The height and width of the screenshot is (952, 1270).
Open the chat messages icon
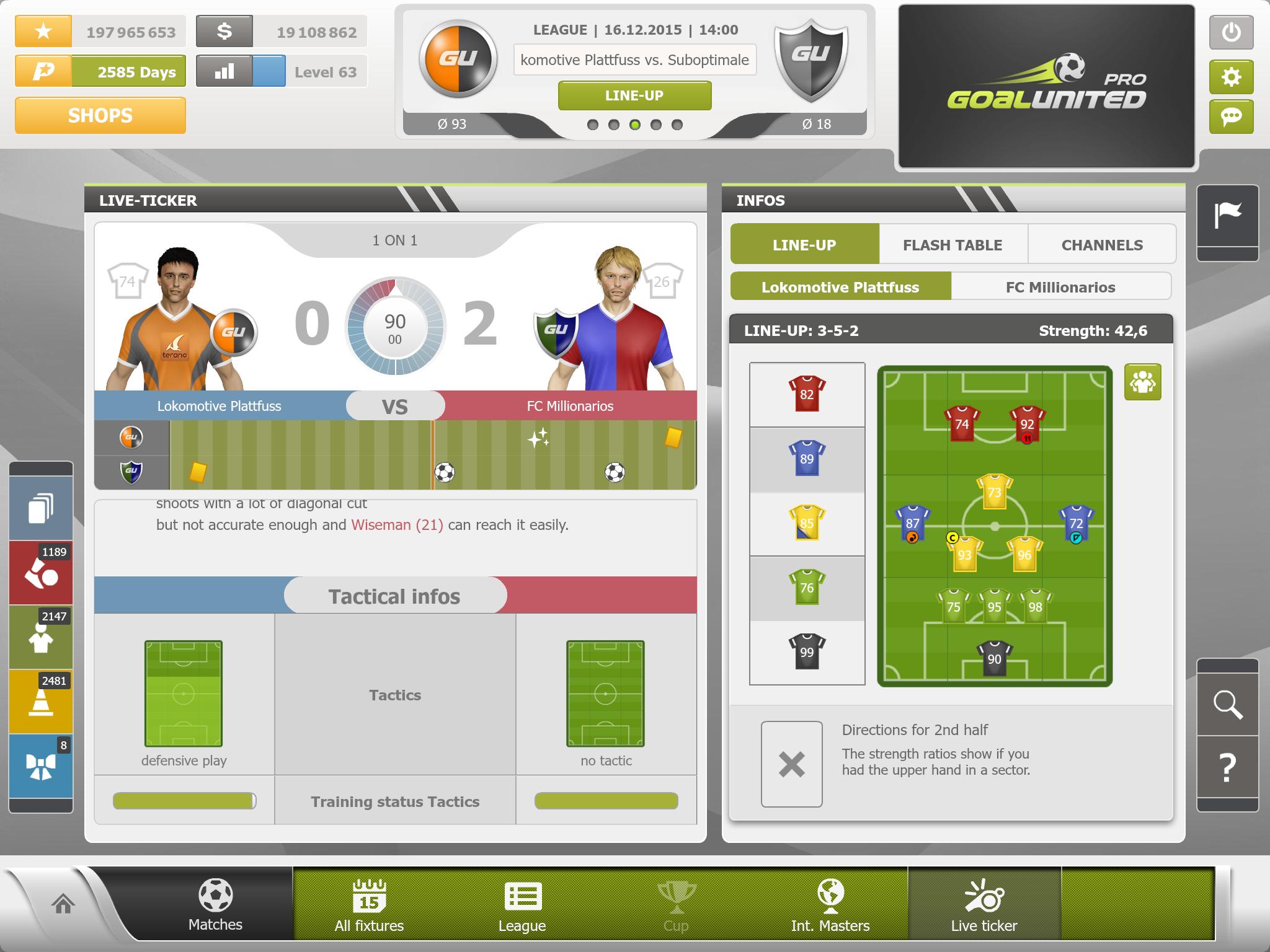pyautogui.click(x=1232, y=117)
